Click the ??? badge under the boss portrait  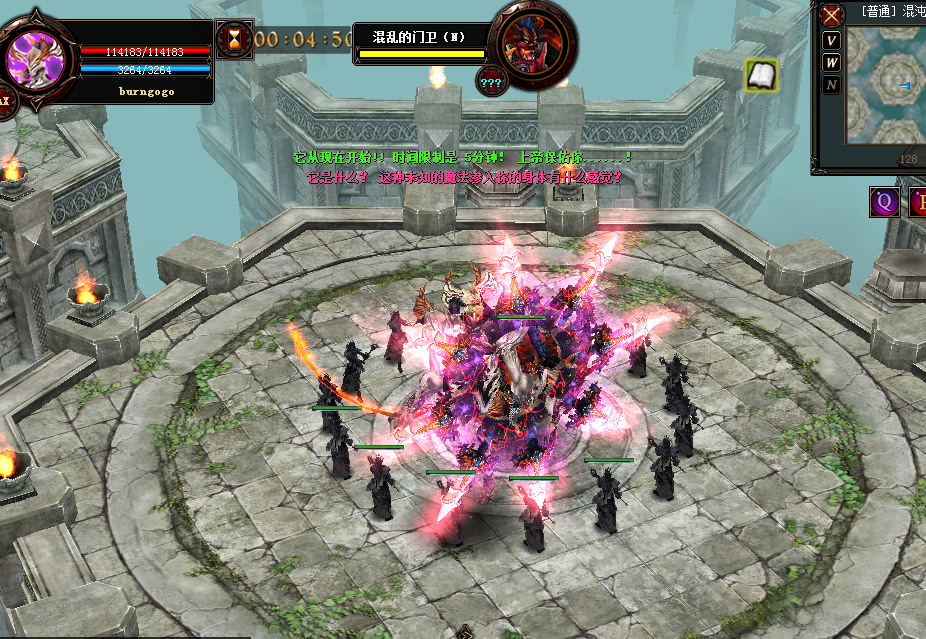click(x=491, y=81)
